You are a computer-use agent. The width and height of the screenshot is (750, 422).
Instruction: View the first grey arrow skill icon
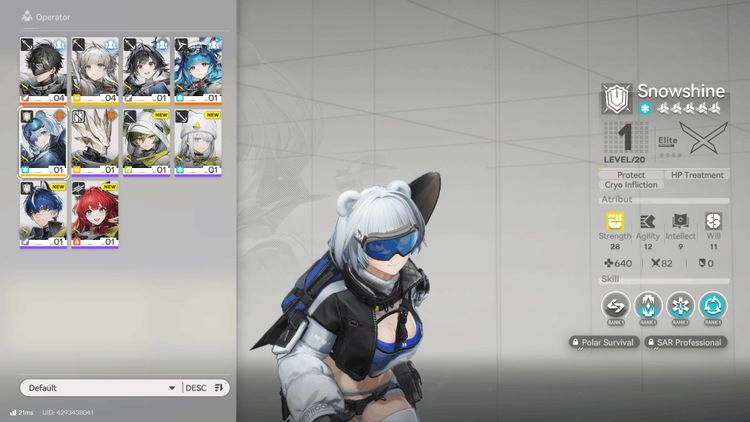[615, 305]
